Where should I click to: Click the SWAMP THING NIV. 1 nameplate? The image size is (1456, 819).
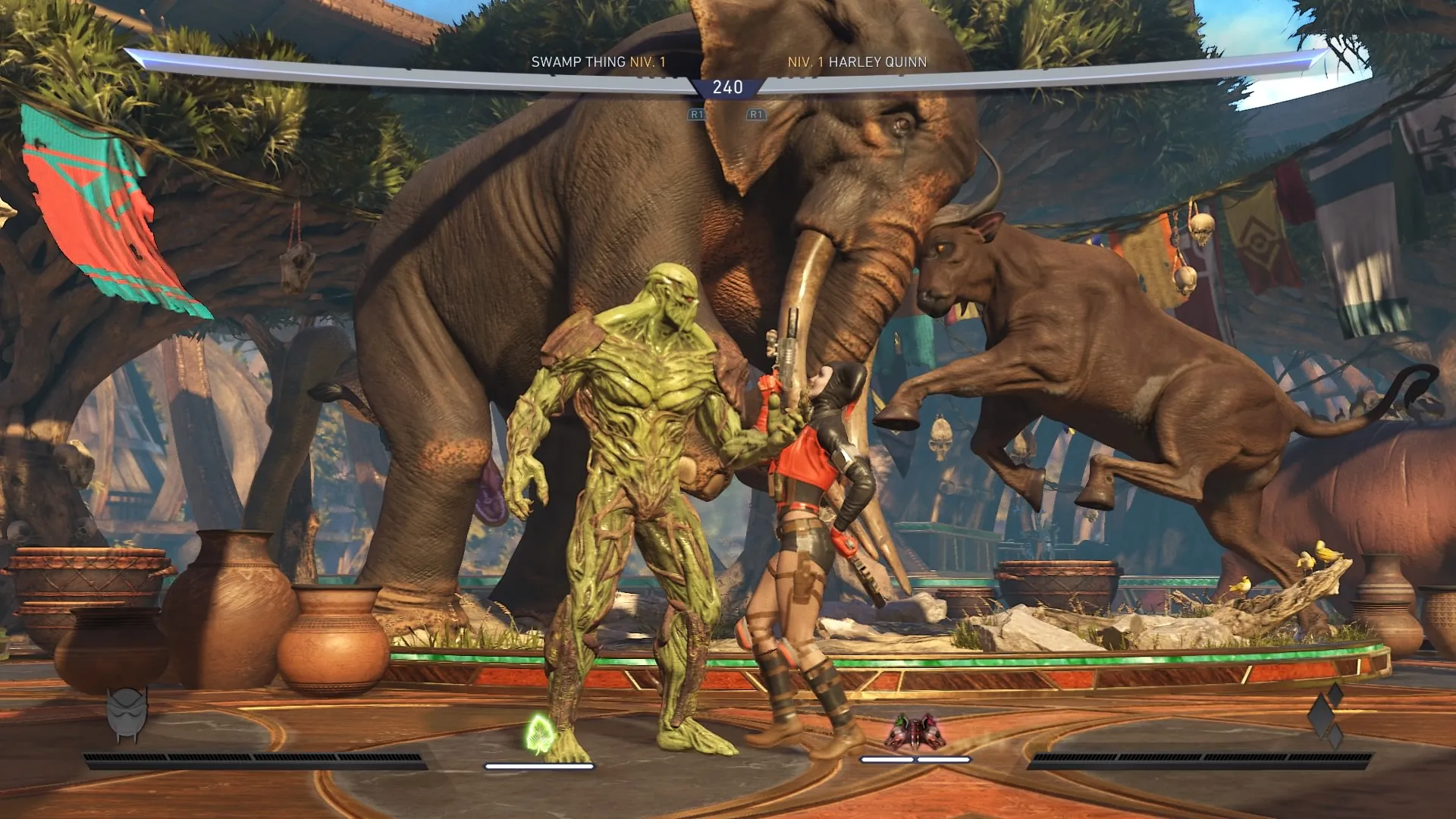(x=599, y=62)
